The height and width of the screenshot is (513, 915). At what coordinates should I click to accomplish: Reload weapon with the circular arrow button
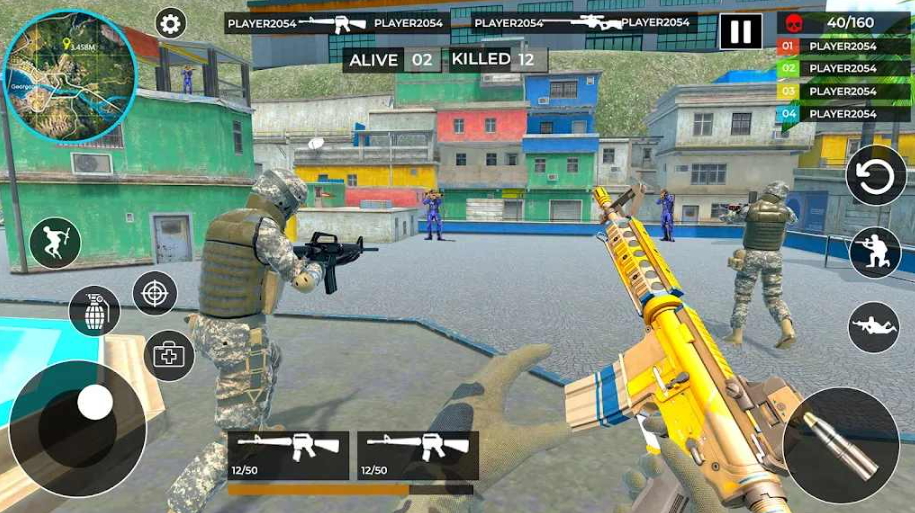pyautogui.click(x=875, y=176)
